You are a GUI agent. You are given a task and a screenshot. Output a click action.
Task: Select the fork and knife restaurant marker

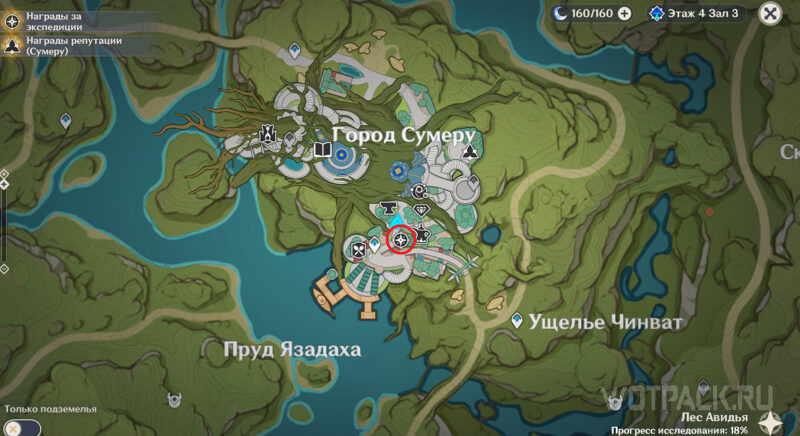tap(358, 249)
